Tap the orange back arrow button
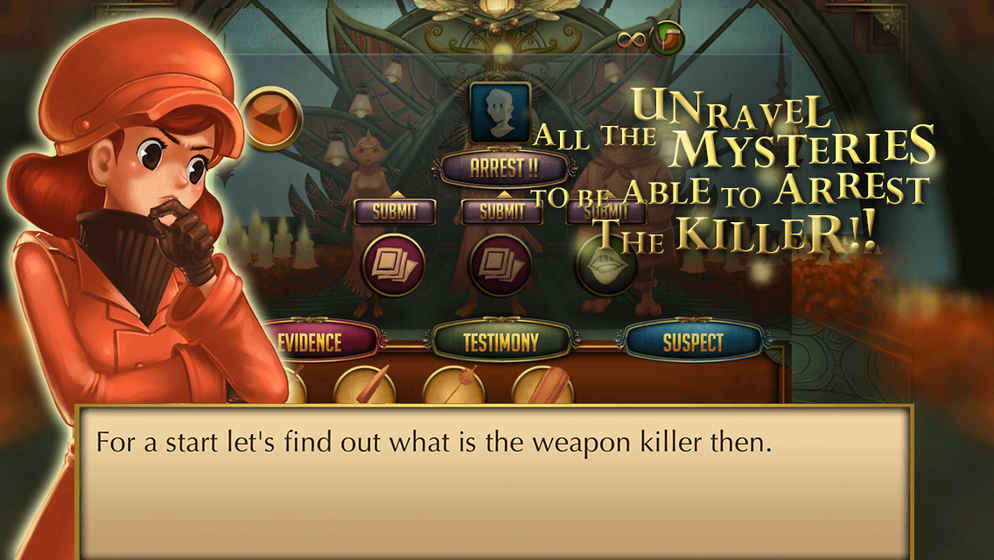994x560 pixels. pyautogui.click(x=273, y=118)
